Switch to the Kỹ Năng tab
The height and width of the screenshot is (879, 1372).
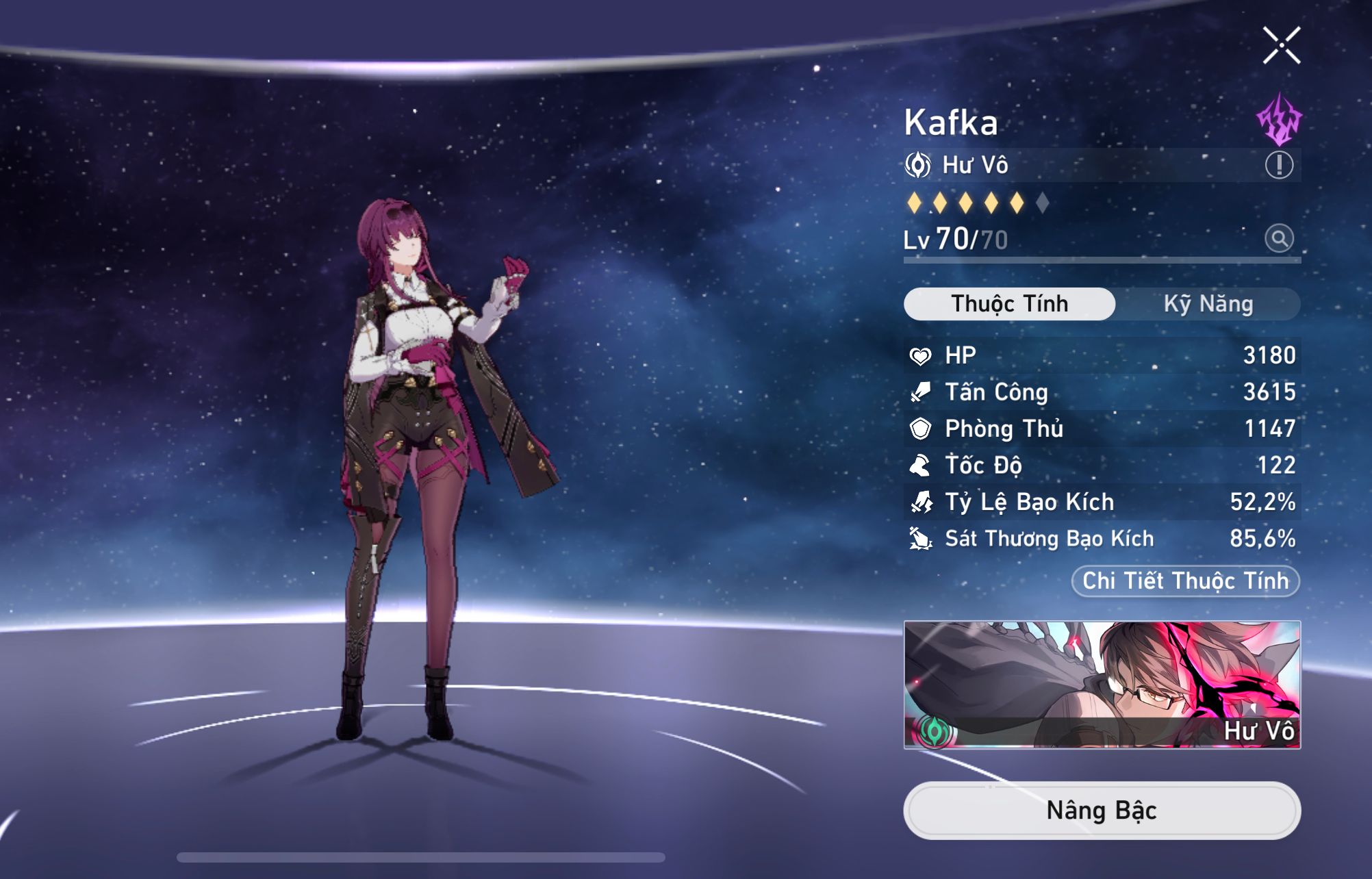point(1208,304)
